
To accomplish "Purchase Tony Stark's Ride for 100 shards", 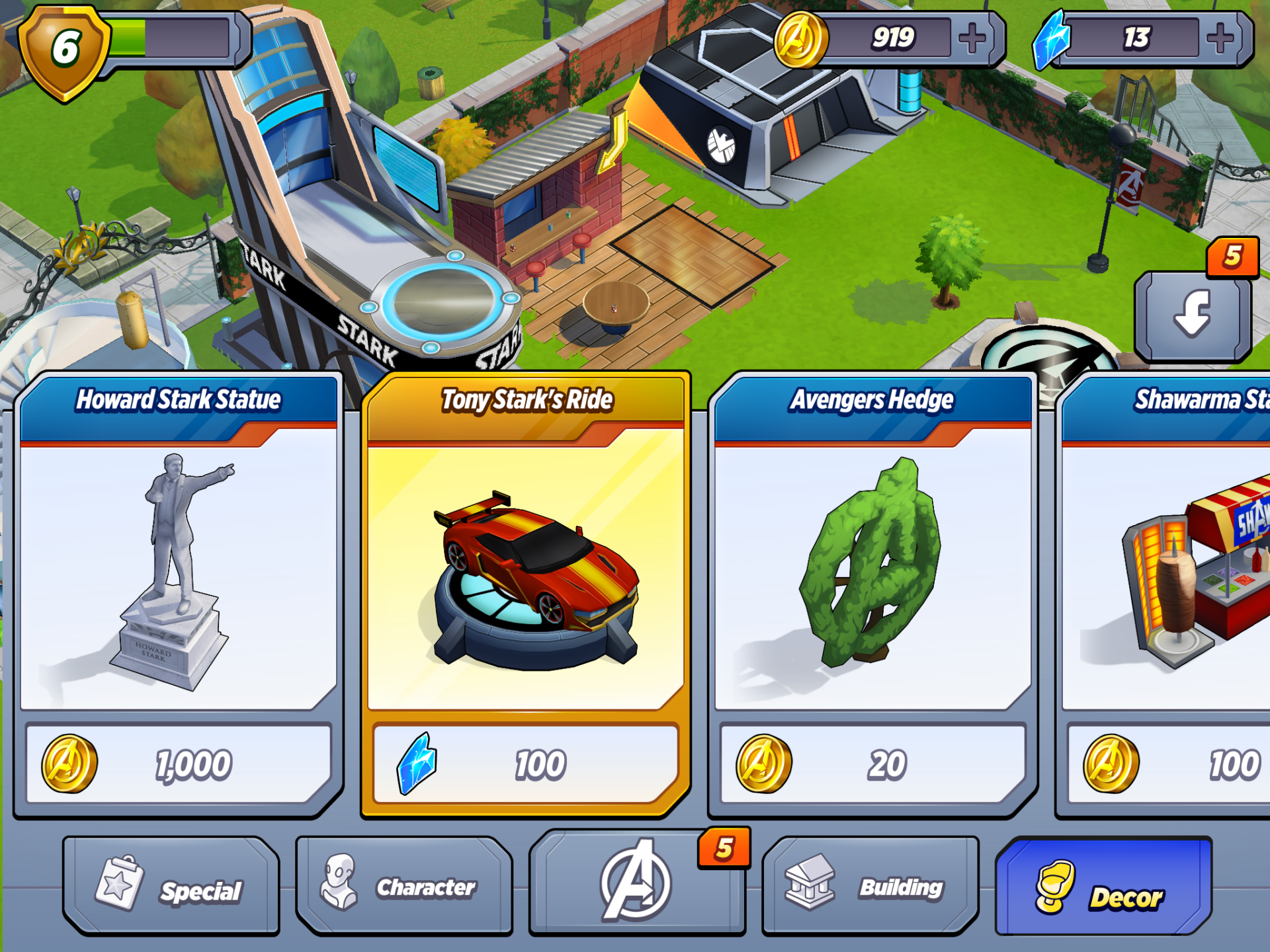I will coord(526,764).
